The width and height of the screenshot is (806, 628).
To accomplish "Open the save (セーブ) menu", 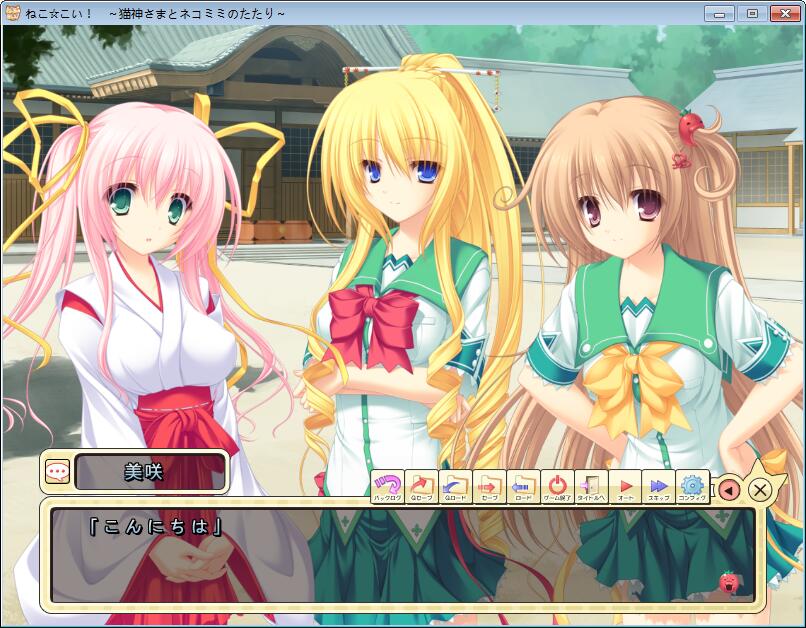I will click(489, 487).
